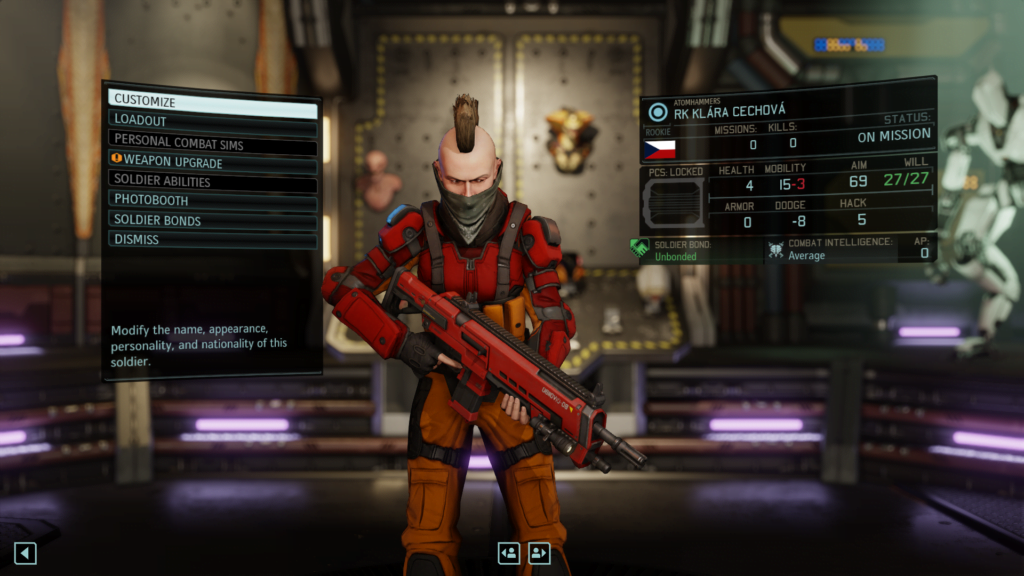Select the Loadout option
This screenshot has height=576, width=1024.
(212, 120)
